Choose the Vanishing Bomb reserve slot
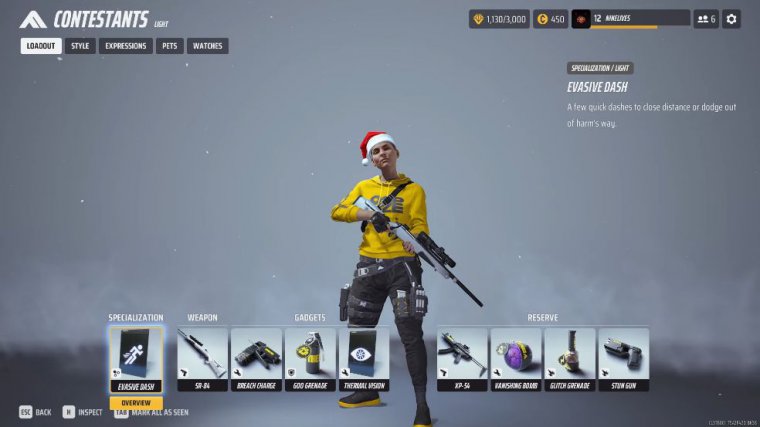 (516, 358)
